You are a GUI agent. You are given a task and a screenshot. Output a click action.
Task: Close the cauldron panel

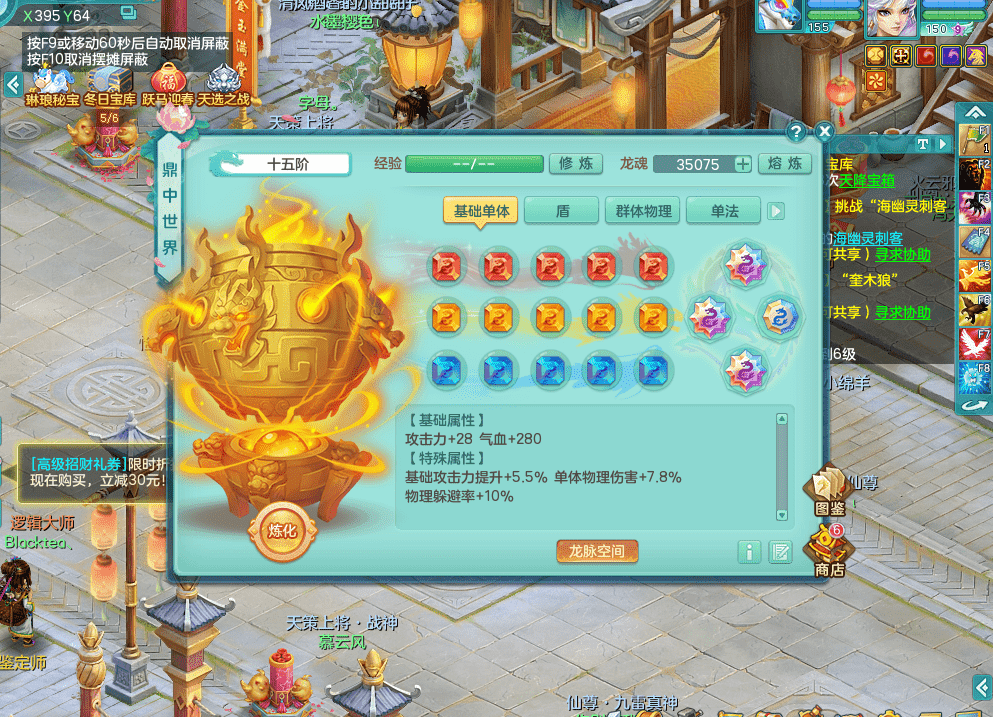point(823,131)
